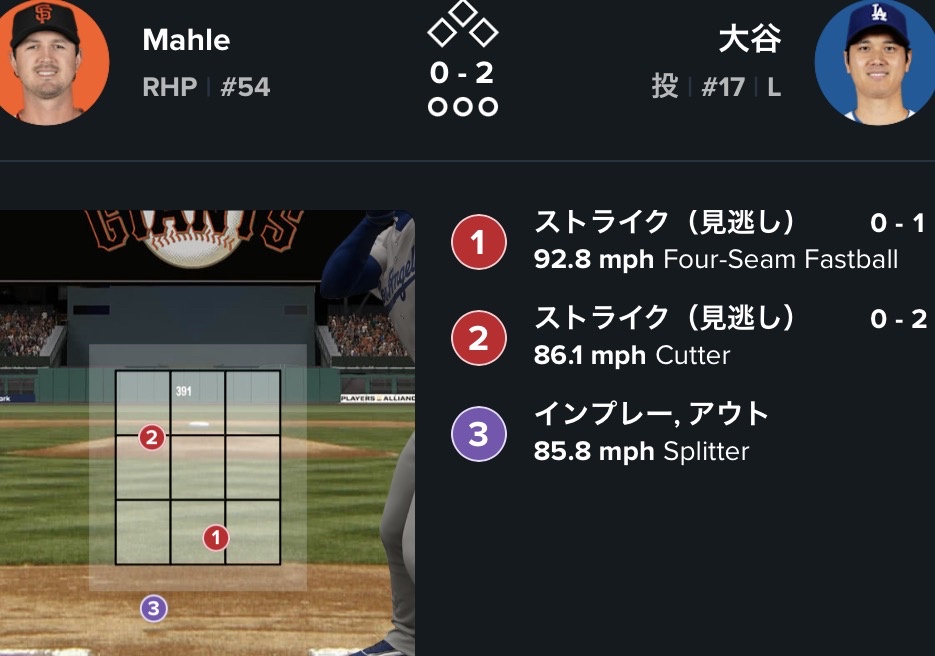Tap pitch marker 2 in strike zone
The width and height of the screenshot is (935, 656).
click(152, 437)
